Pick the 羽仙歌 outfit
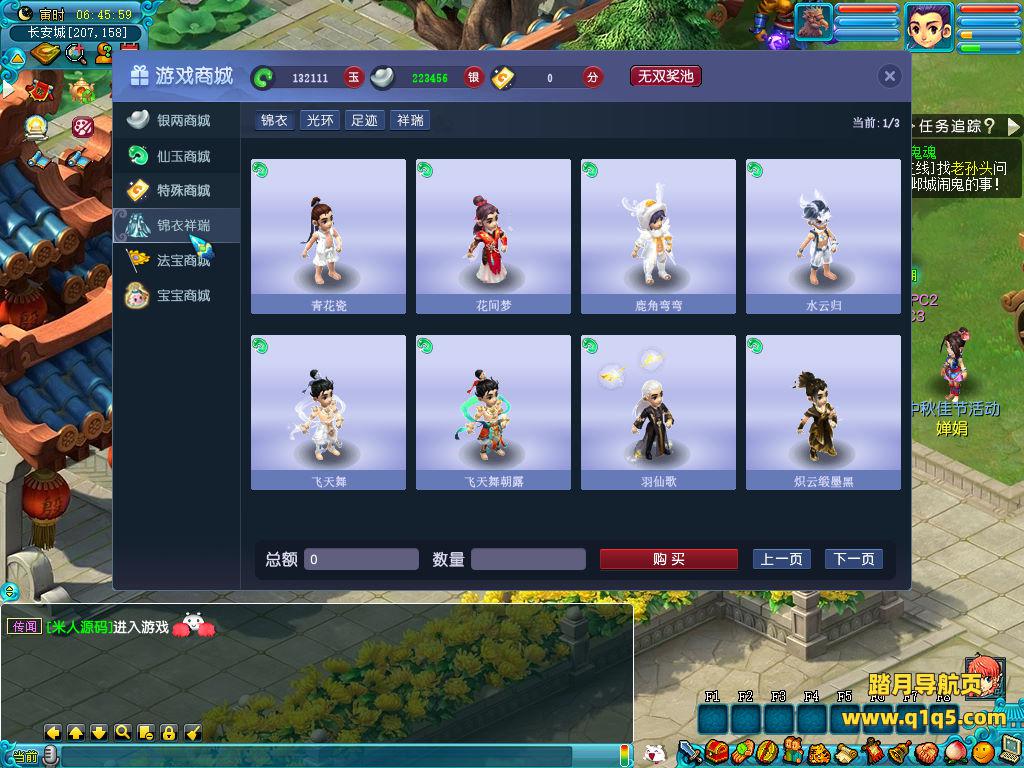 pyautogui.click(x=658, y=412)
